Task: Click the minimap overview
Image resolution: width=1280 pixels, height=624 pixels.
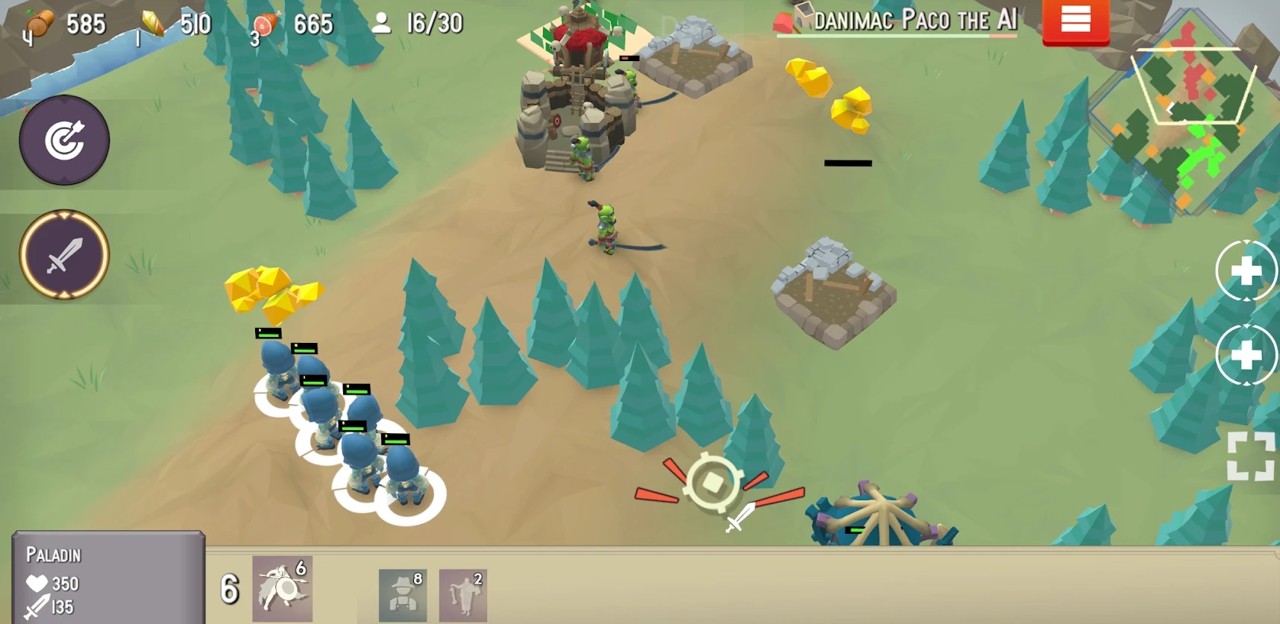Action: pos(1186,114)
